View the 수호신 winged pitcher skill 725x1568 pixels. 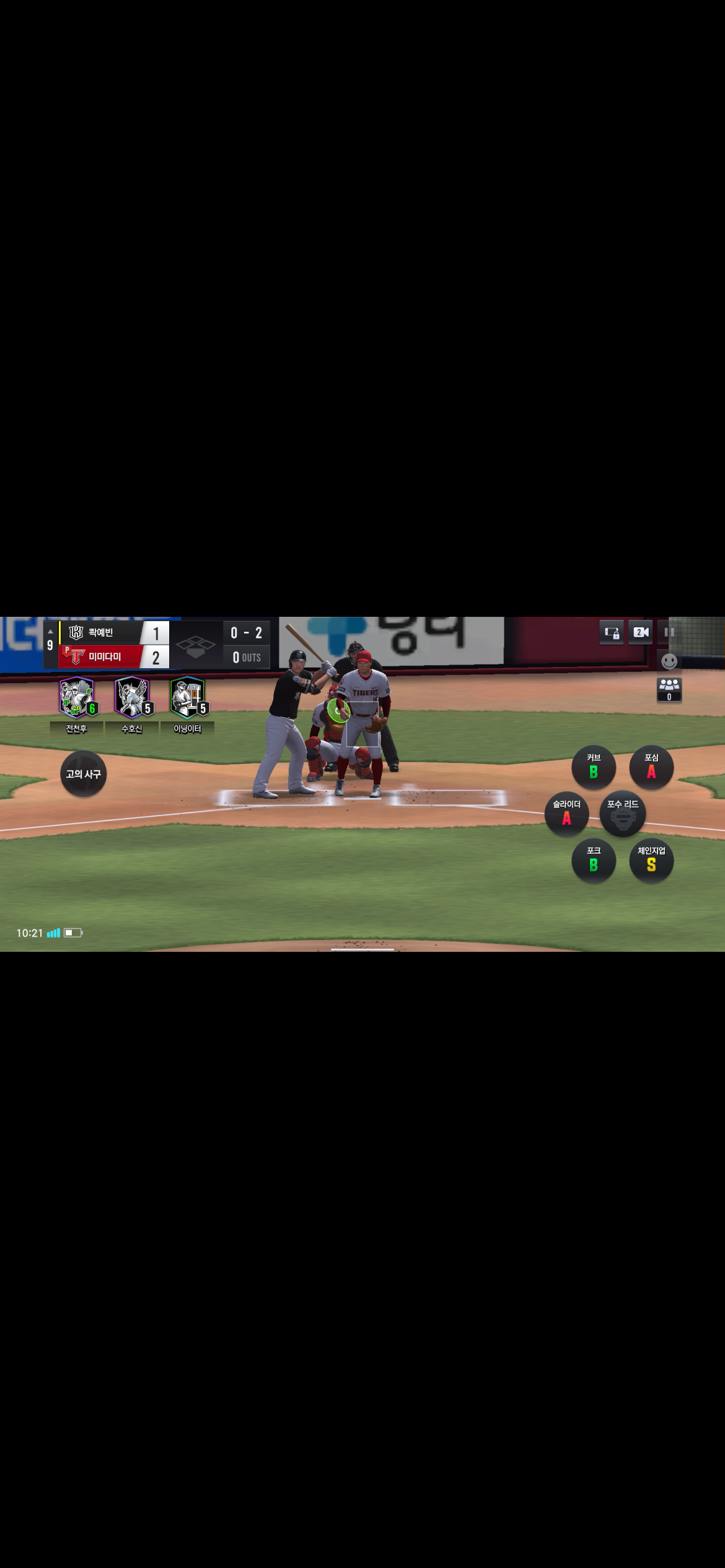(132, 698)
